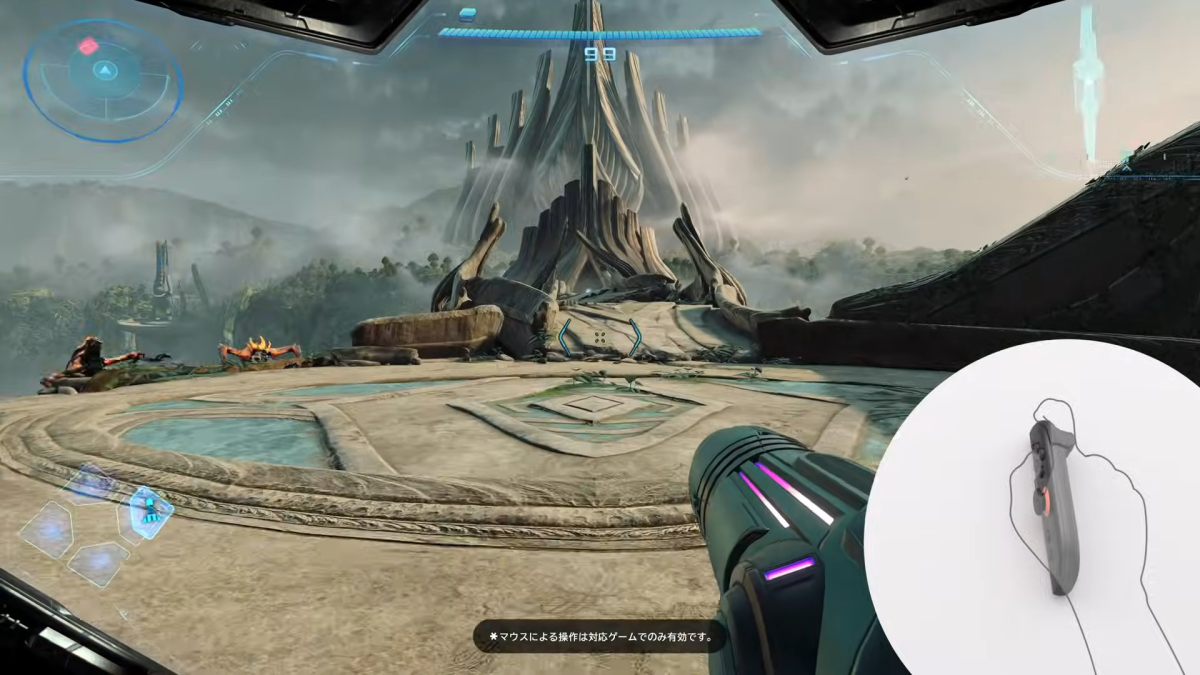Select the red enemy marker on radar
1200x675 pixels.
pyautogui.click(x=88, y=45)
